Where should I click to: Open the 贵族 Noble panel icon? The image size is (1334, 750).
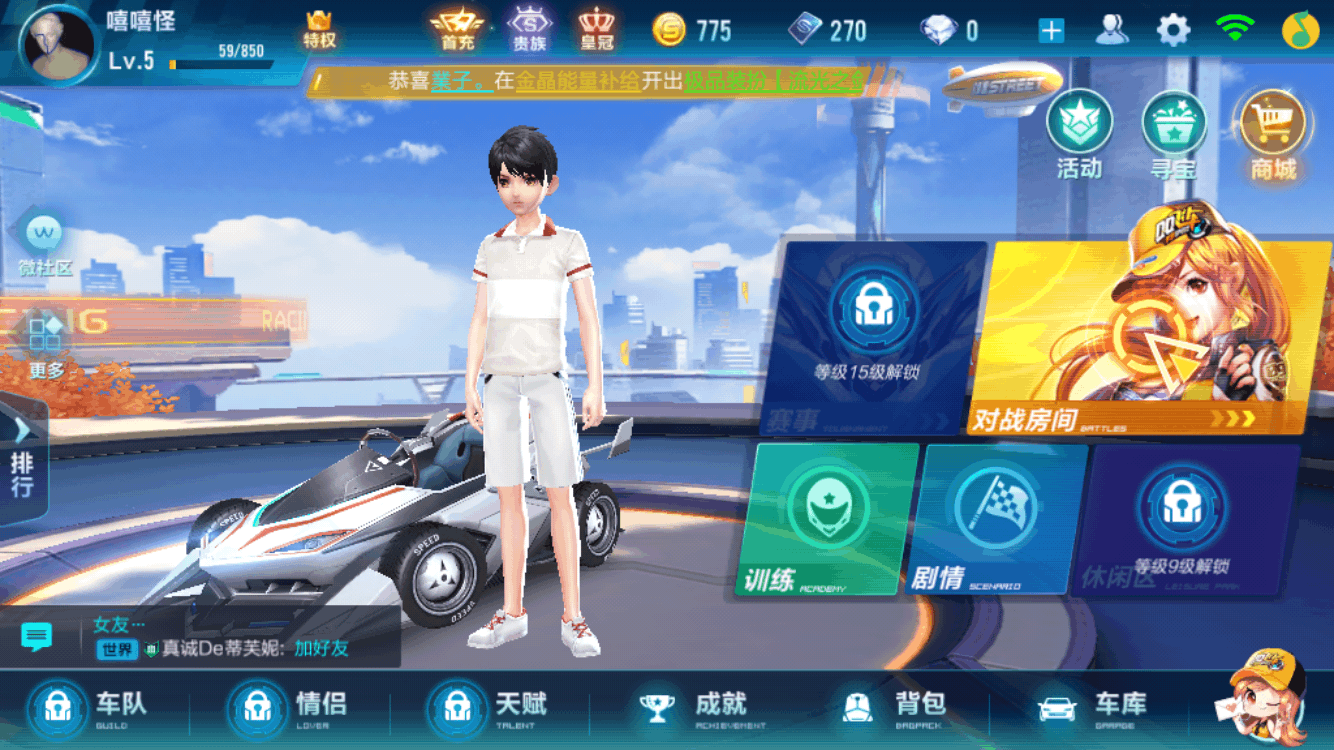pos(531,29)
